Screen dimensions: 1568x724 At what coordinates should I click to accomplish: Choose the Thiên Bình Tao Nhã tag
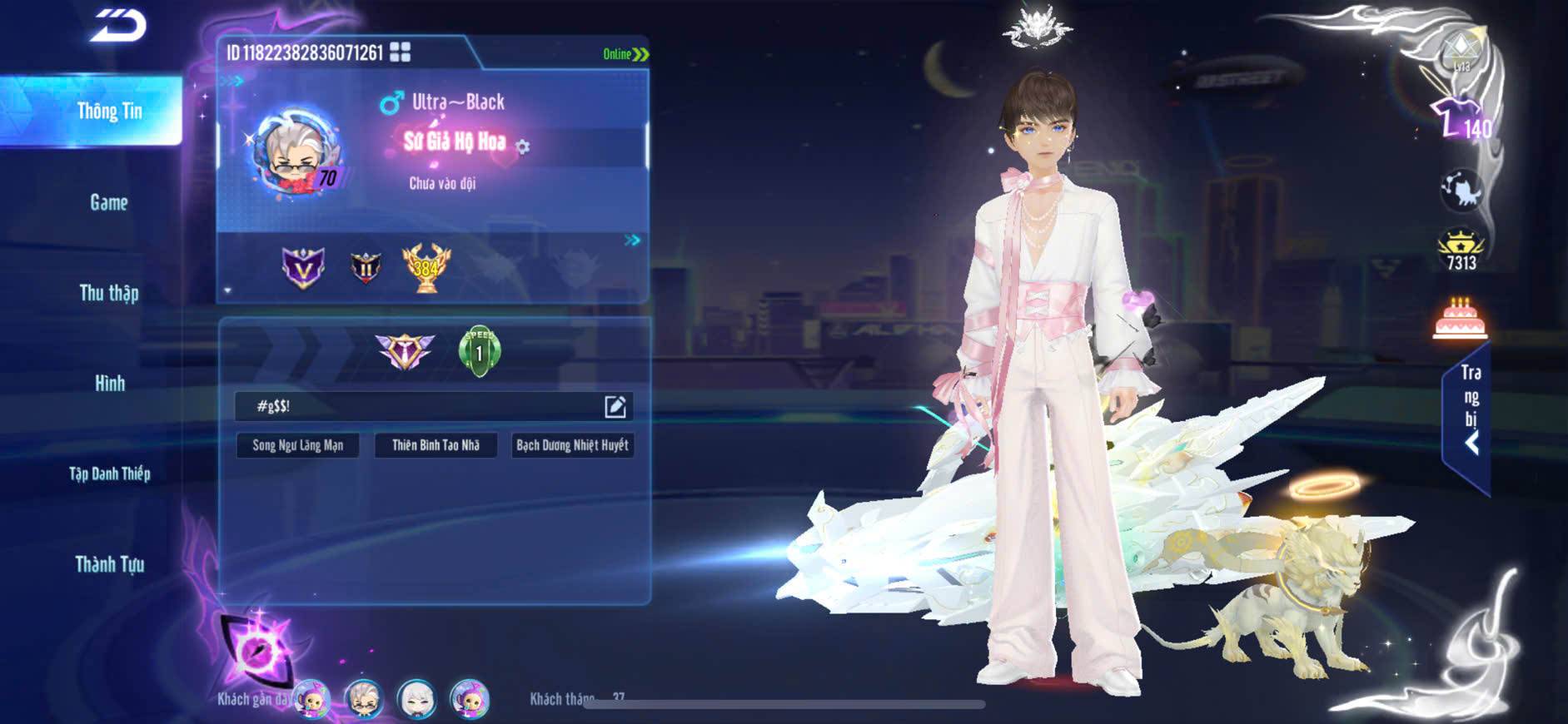(x=436, y=445)
